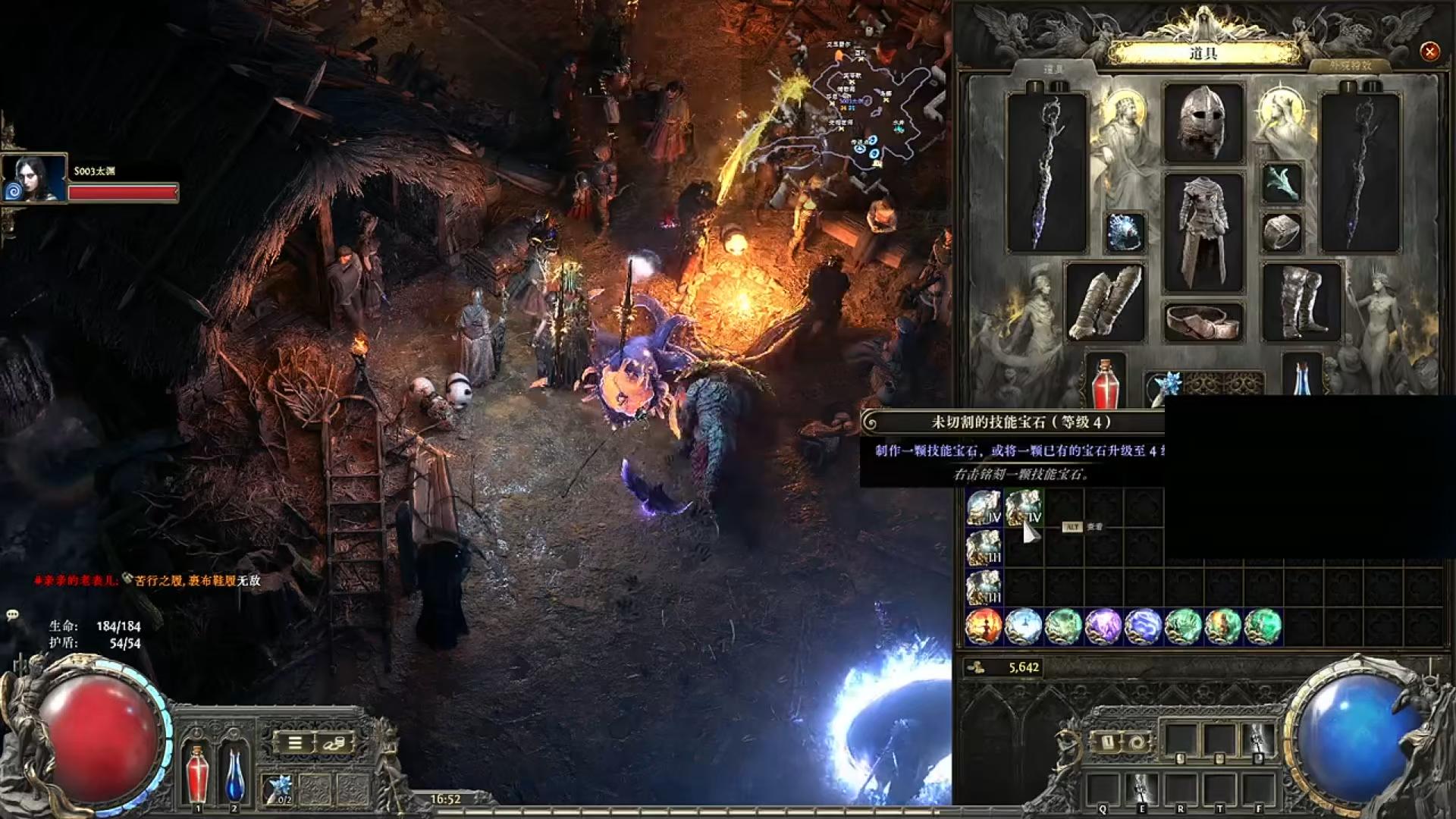Click the equipped boots slot

tap(1301, 303)
